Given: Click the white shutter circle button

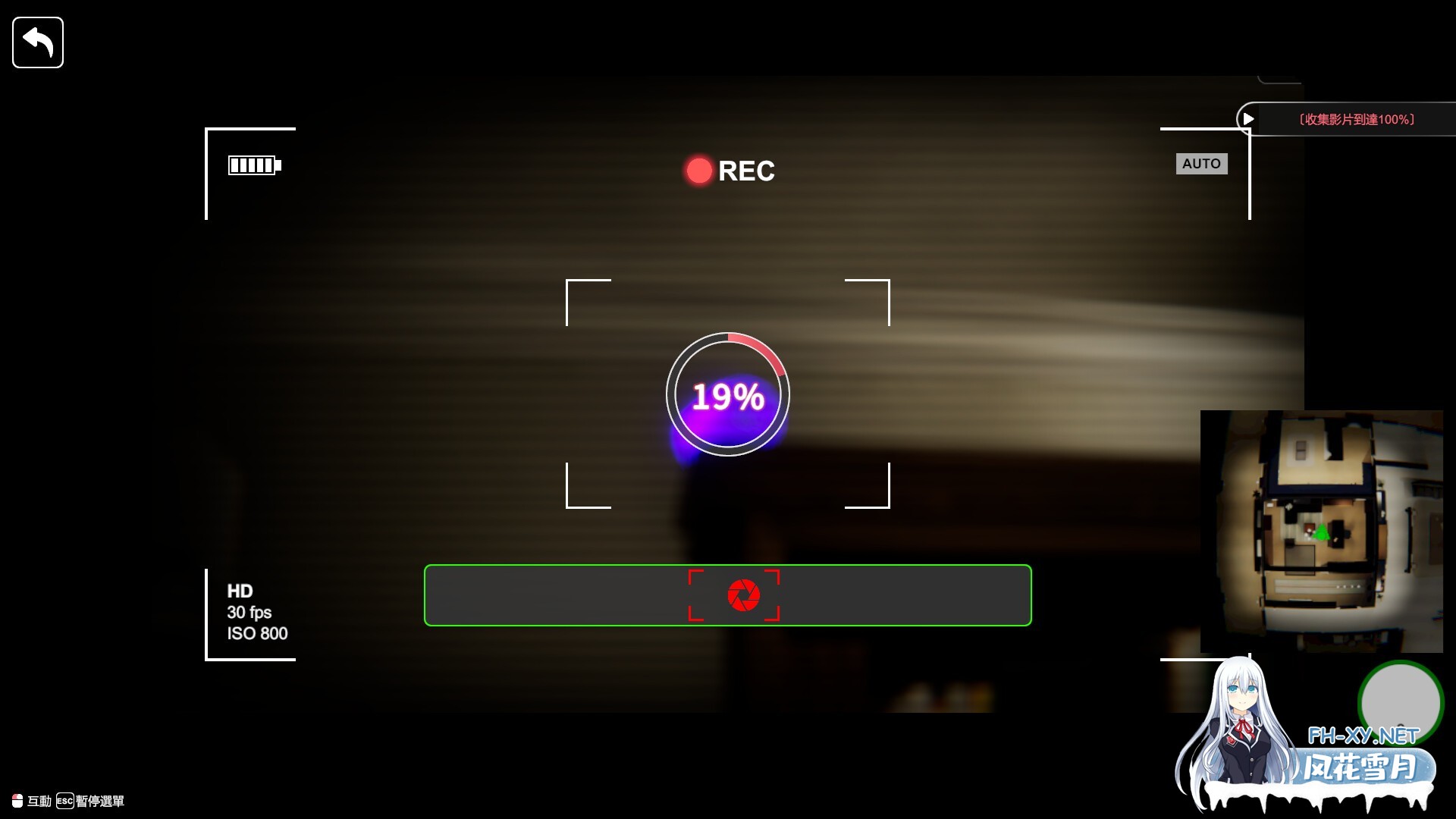Looking at the screenshot, I should tap(1400, 704).
